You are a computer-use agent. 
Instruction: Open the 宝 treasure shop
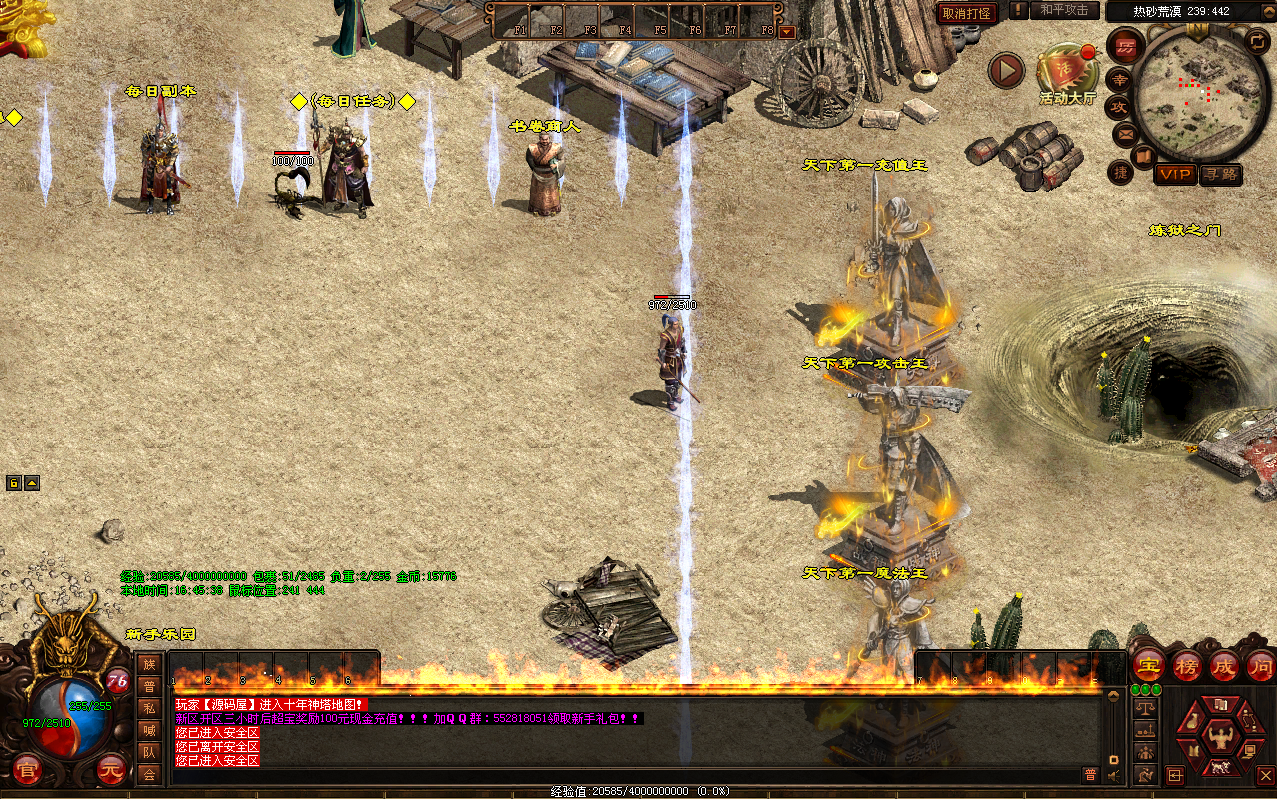[x=1149, y=665]
